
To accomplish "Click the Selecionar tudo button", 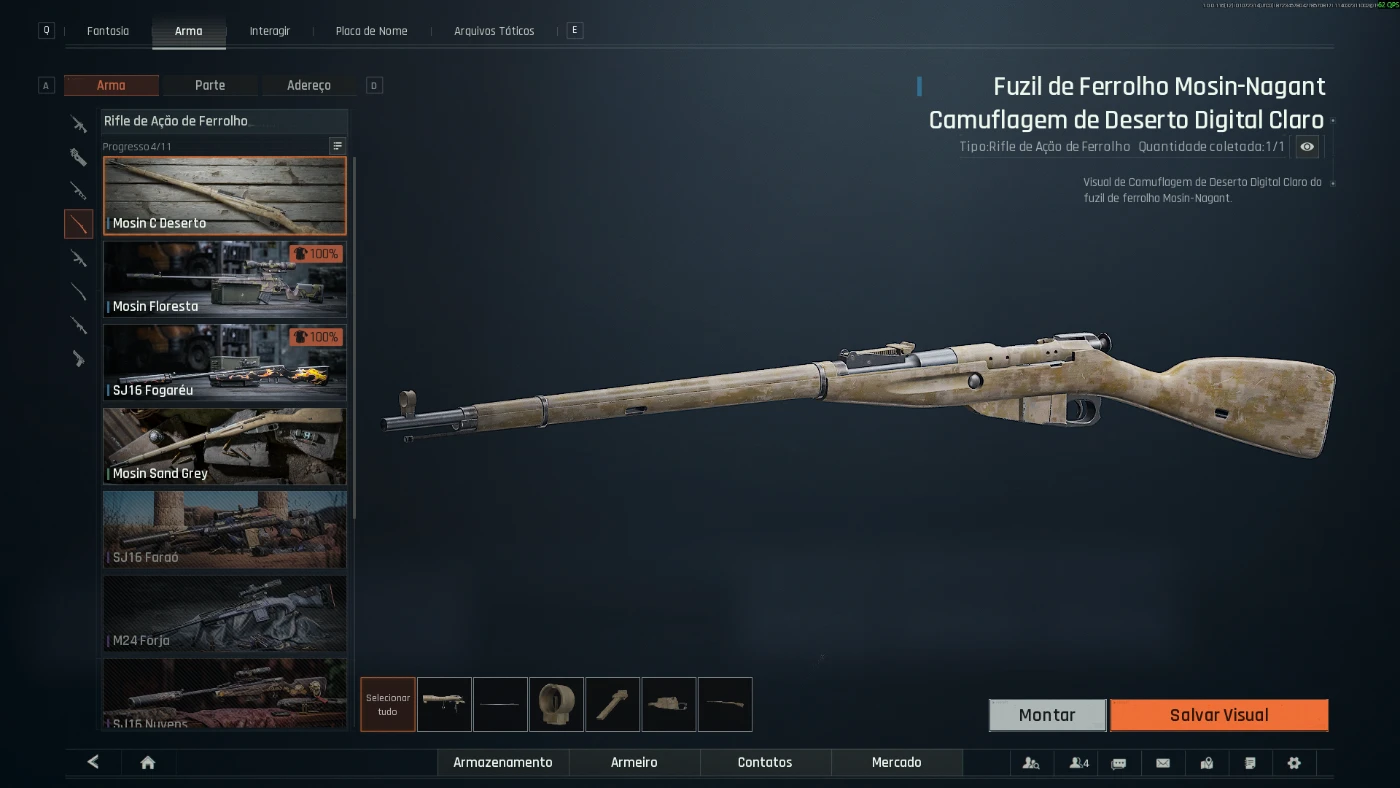I will (388, 704).
